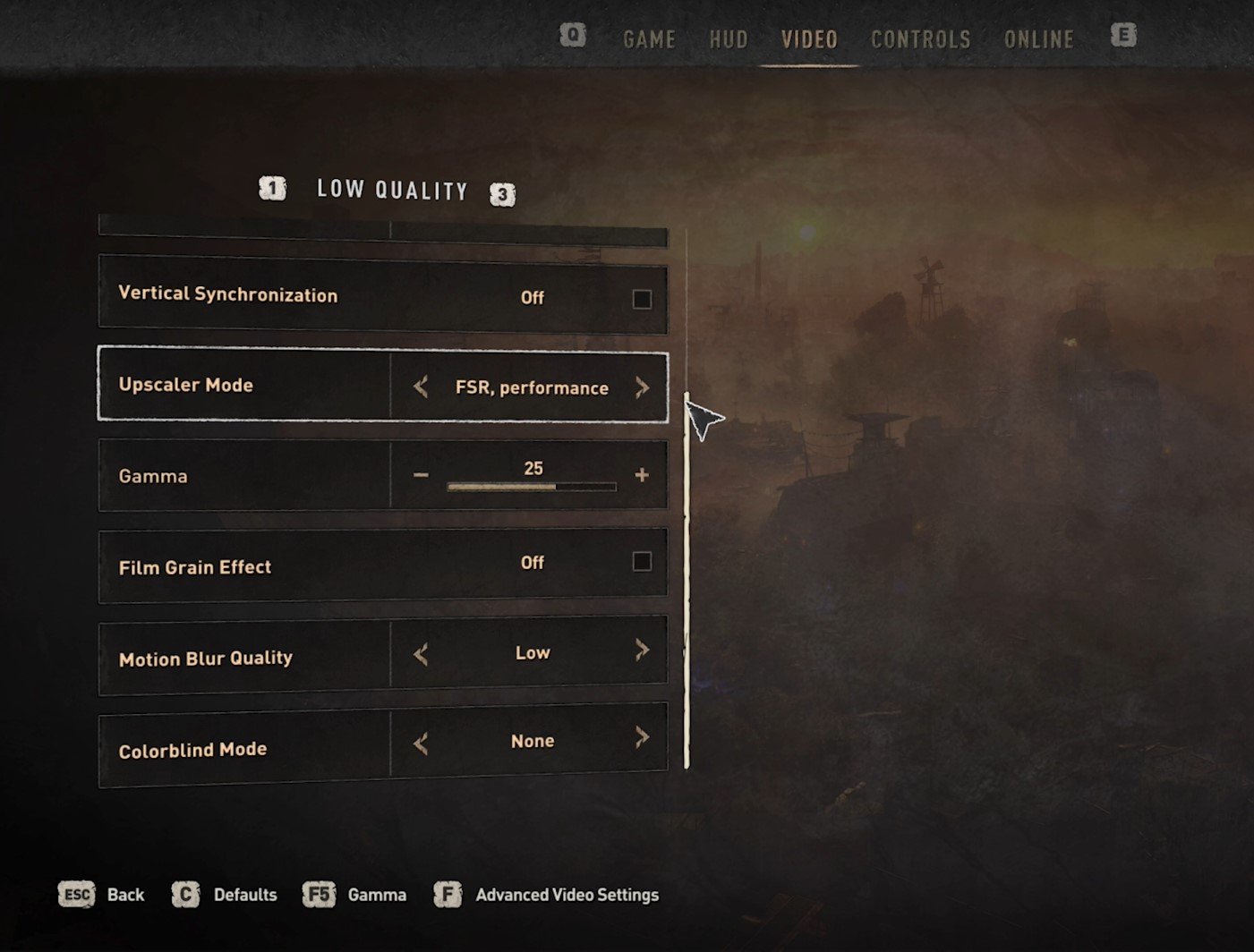The height and width of the screenshot is (952, 1254).
Task: Click the Upscaler Mode right arrow
Action: [x=642, y=387]
